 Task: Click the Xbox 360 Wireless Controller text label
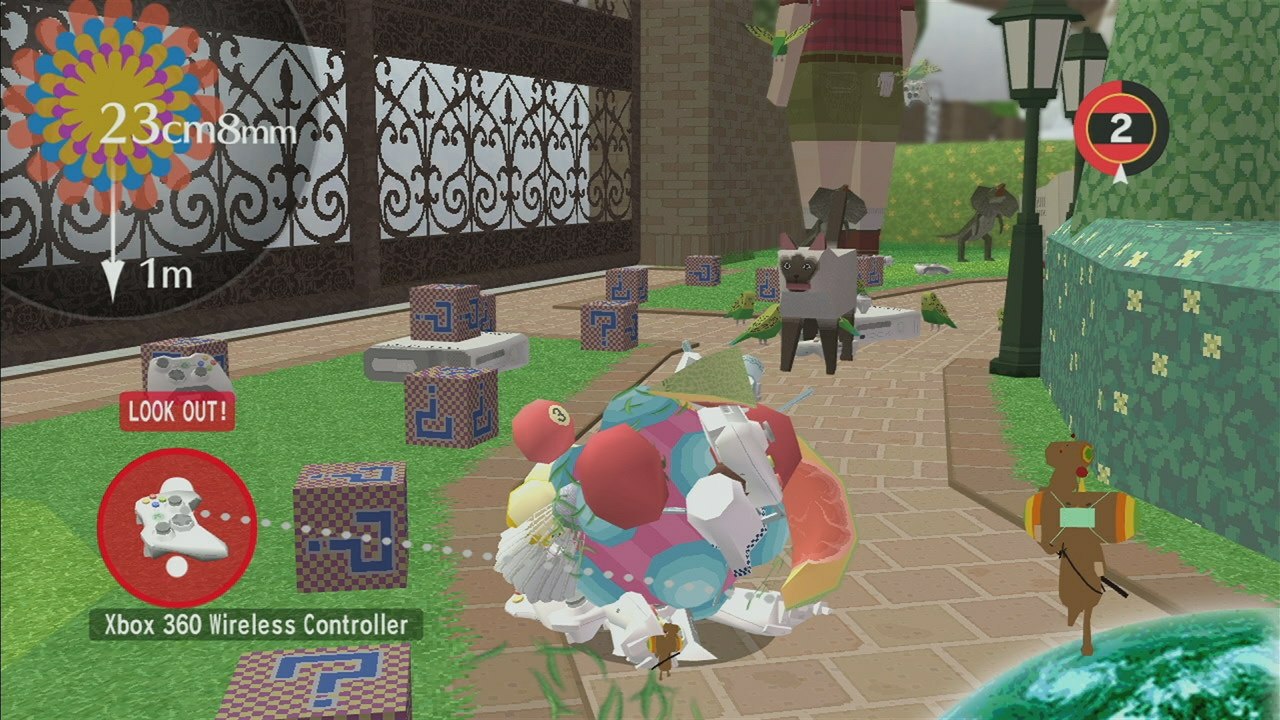(x=255, y=624)
